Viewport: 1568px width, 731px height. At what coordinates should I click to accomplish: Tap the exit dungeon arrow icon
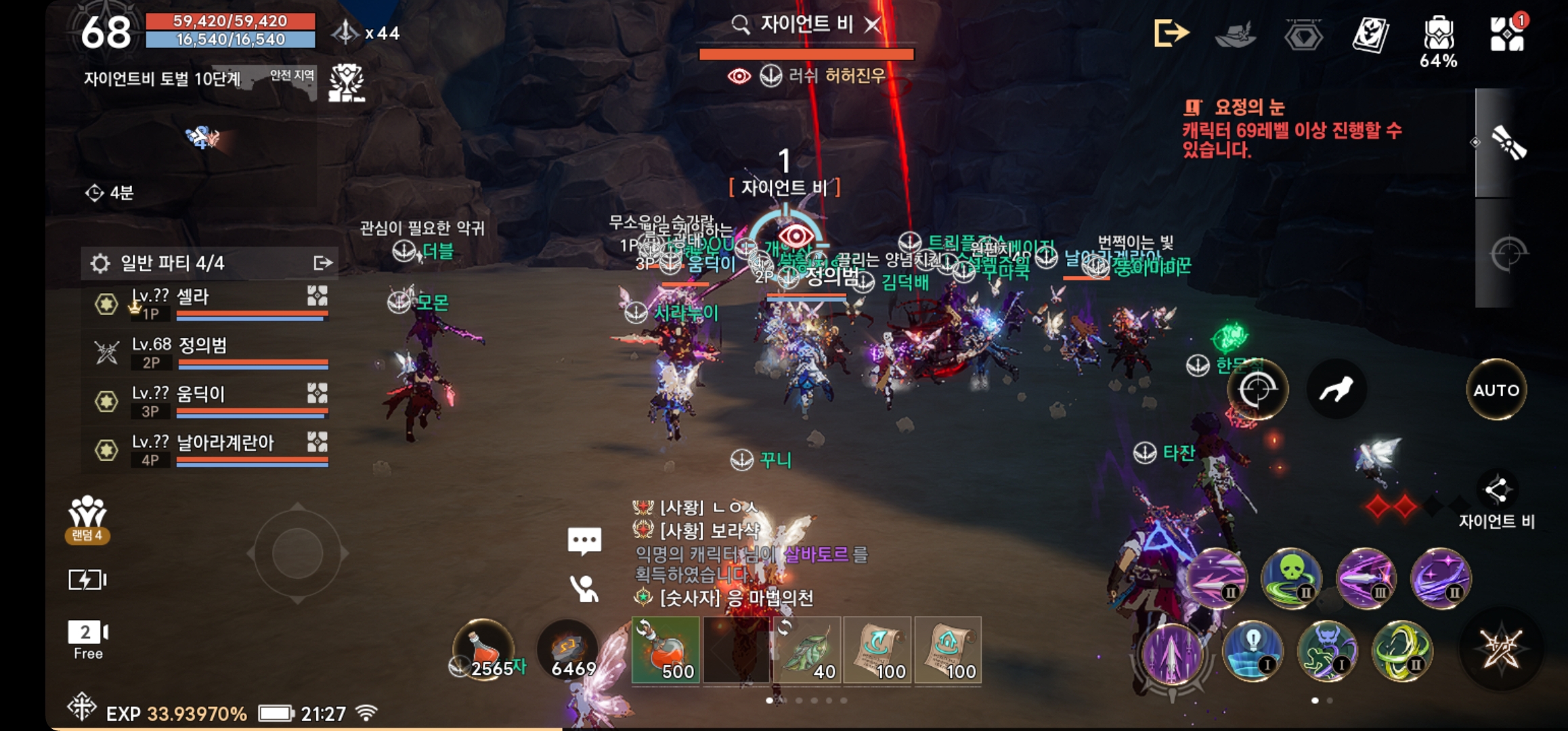click(1171, 32)
